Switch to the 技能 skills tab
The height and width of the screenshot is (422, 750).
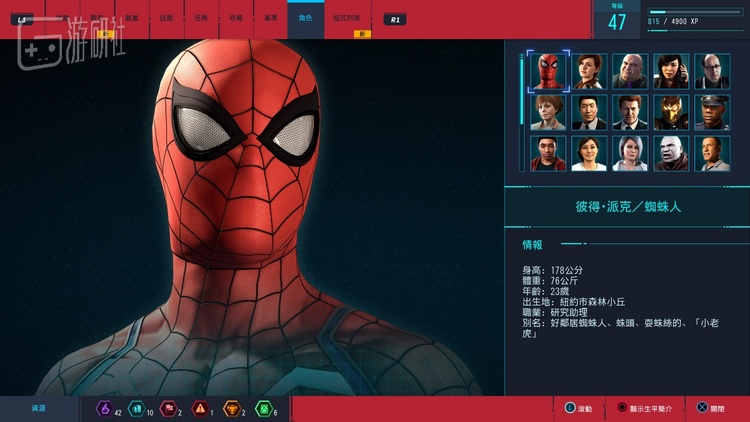click(165, 18)
